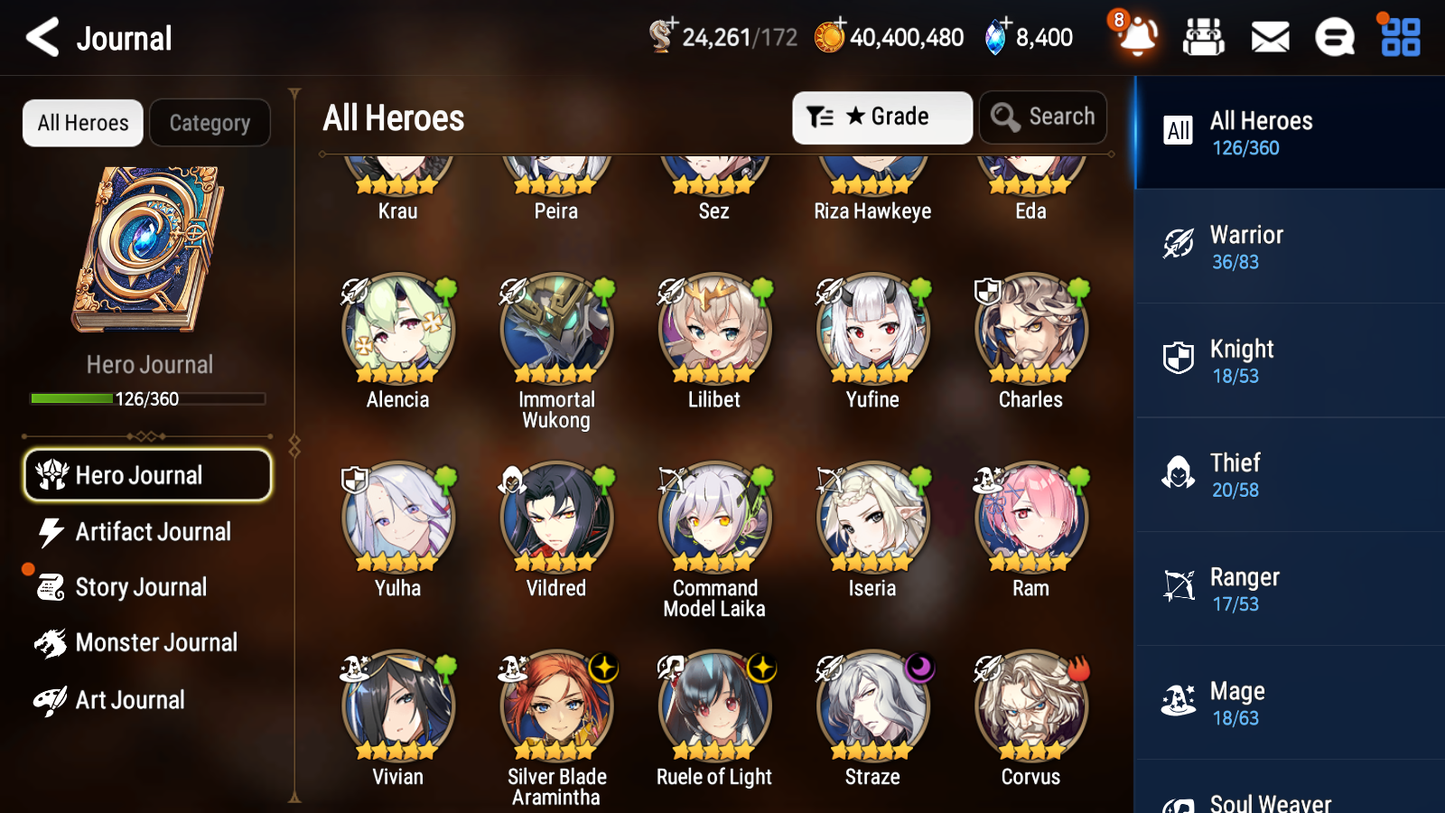
Task: Filter heroes by Knight class
Action: [x=1288, y=360]
